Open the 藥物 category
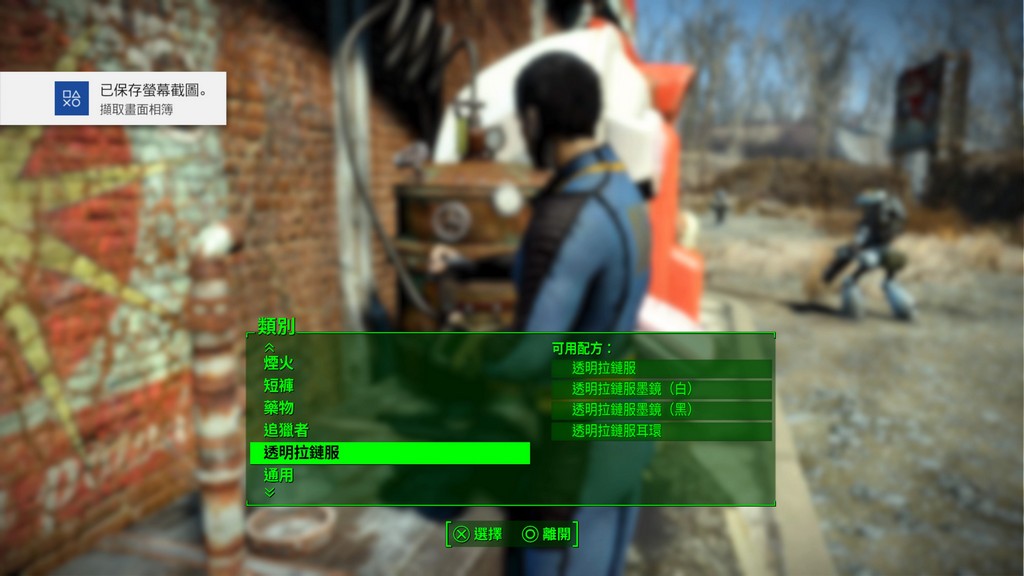Viewport: 1024px width, 576px height. tap(279, 408)
